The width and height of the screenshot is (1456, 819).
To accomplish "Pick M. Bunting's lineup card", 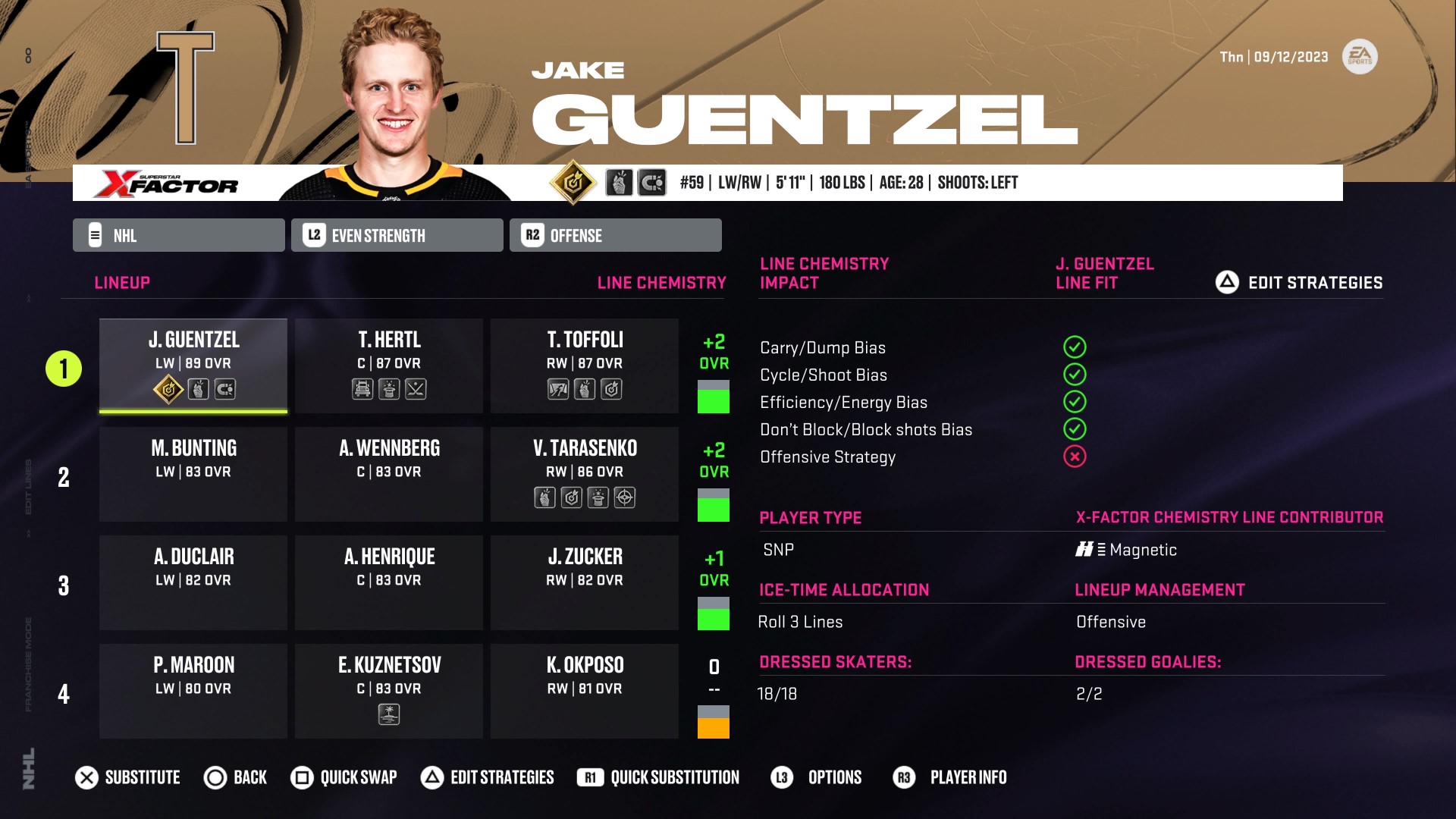I will coord(193,473).
